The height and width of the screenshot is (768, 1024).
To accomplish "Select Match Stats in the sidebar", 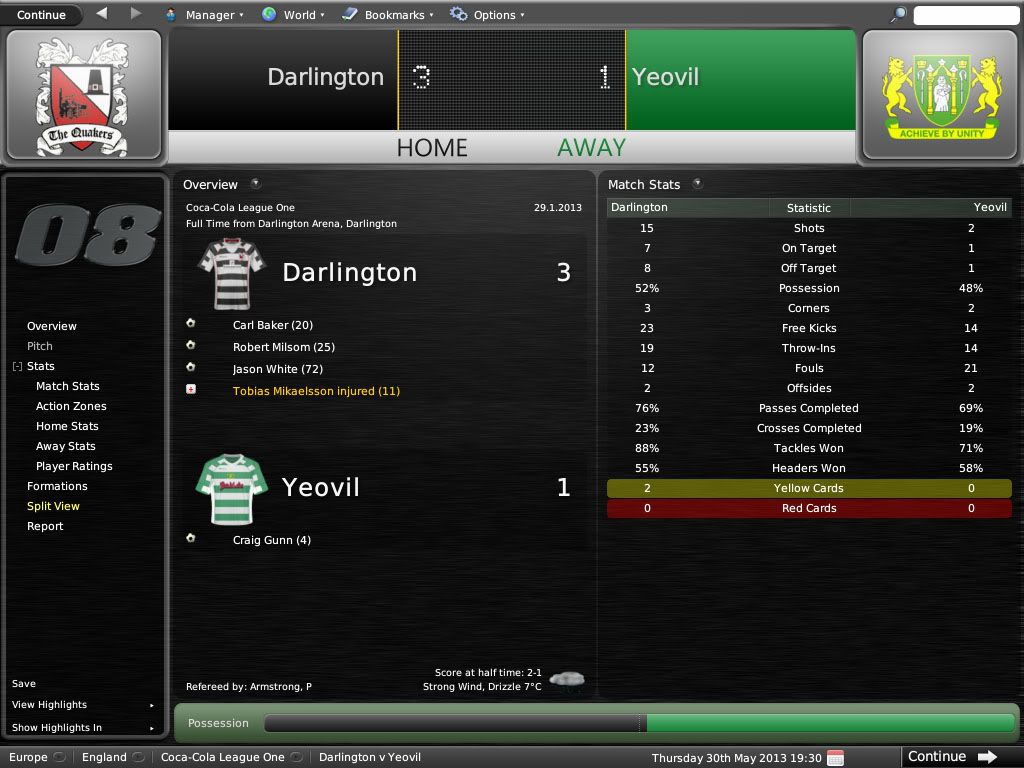I will pyautogui.click(x=67, y=386).
